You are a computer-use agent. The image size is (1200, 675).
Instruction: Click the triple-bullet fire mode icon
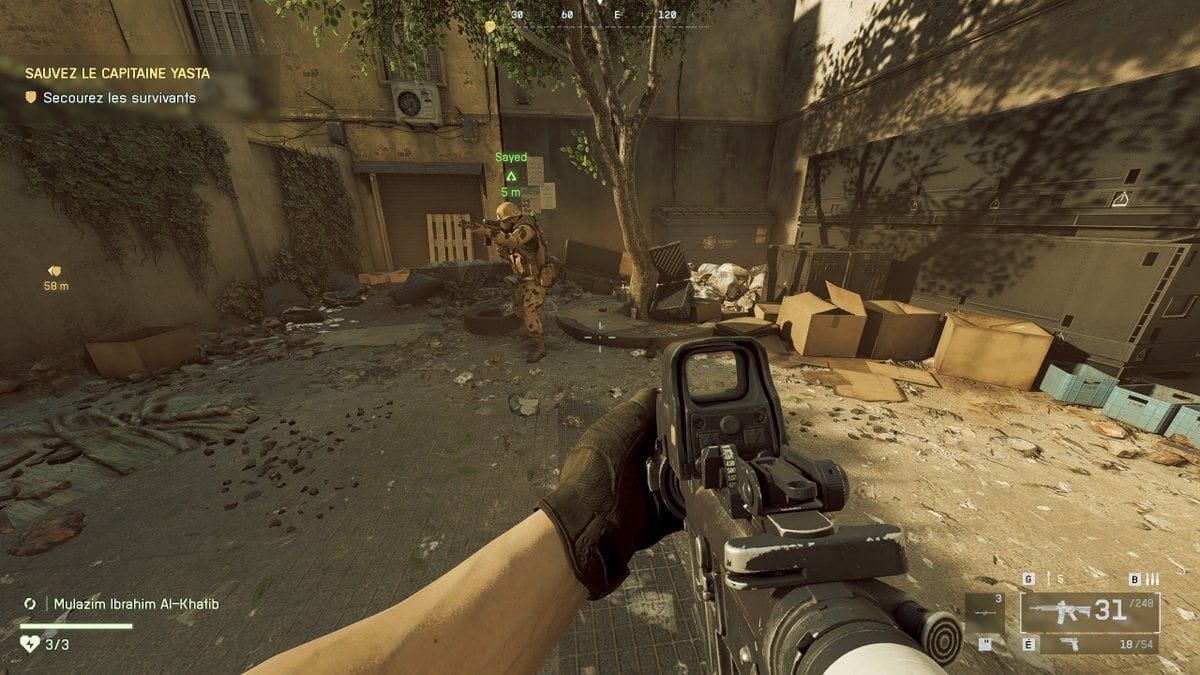click(1151, 579)
